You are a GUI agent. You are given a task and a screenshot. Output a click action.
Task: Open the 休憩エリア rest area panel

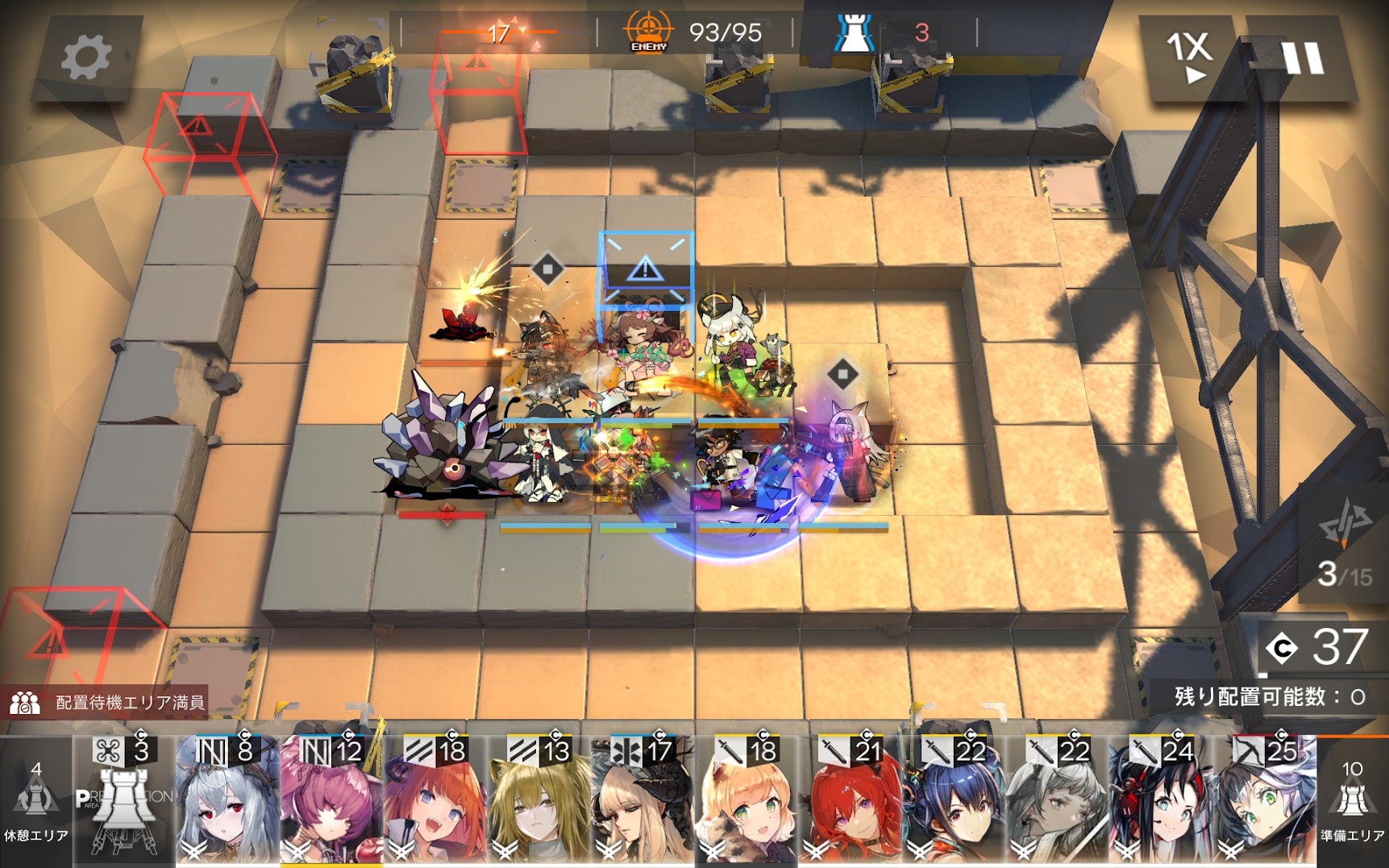pos(35,801)
